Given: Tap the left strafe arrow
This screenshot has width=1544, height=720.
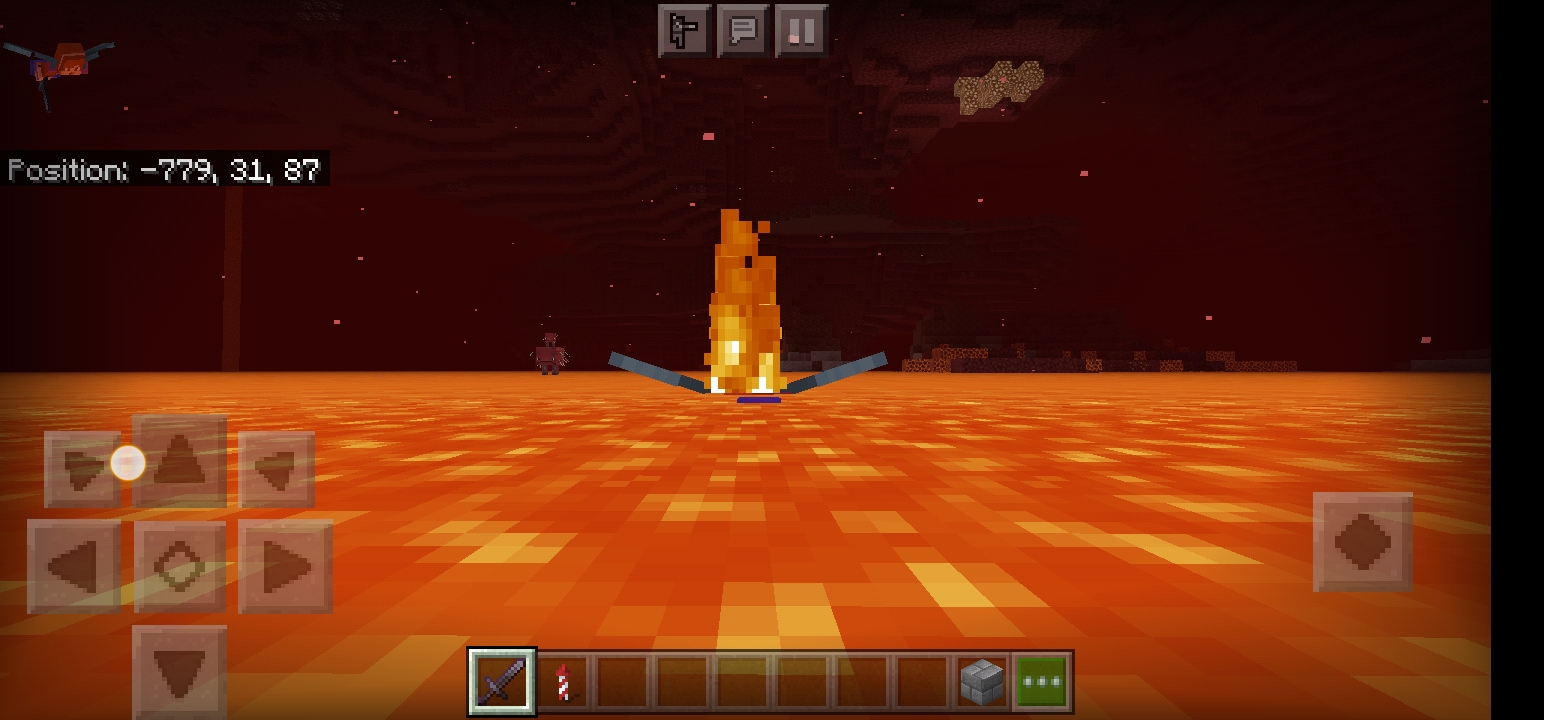Looking at the screenshot, I should (74, 567).
